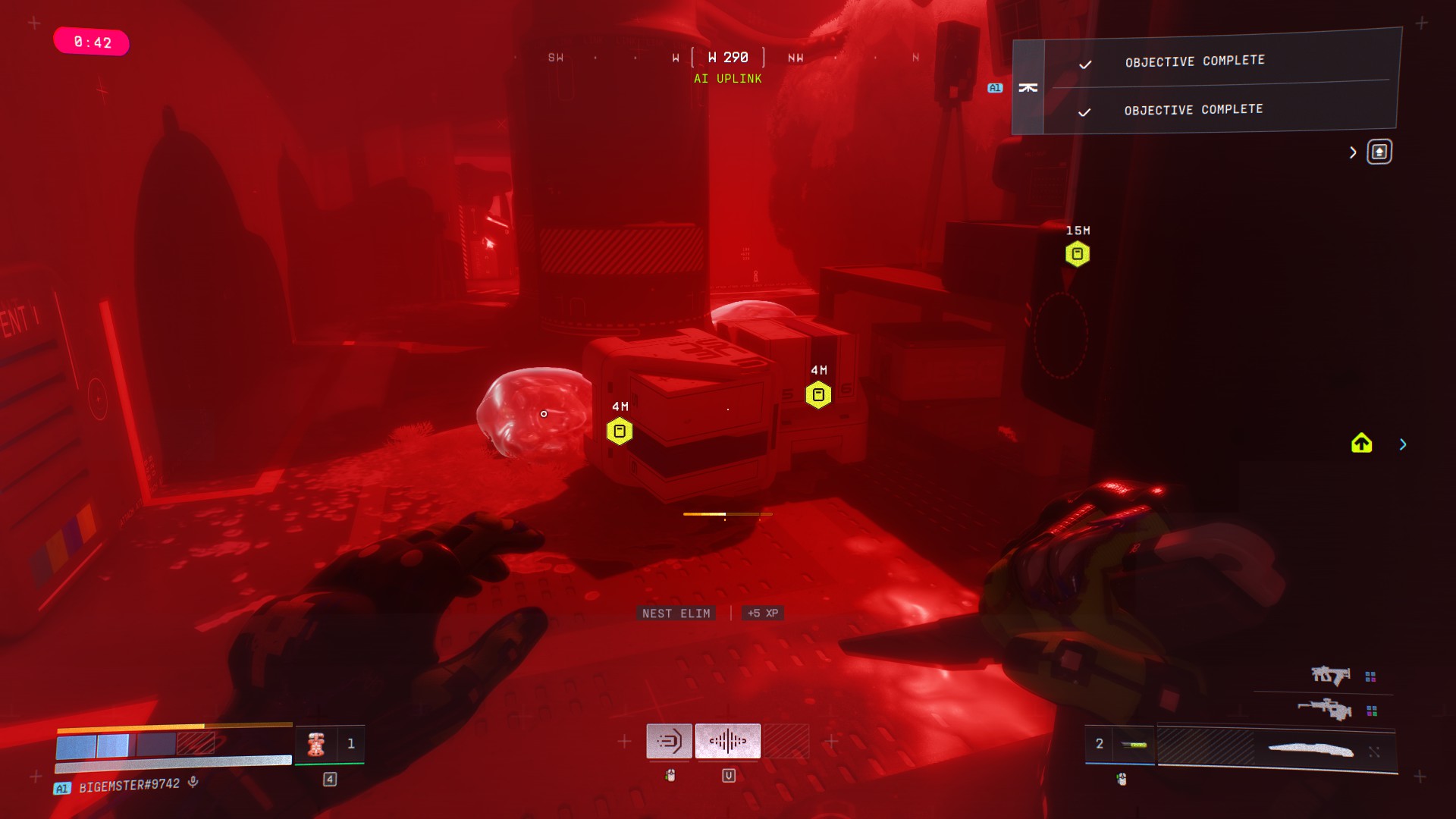Select the faction emblem beside objectives
Image resolution: width=1456 pixels, height=819 pixels.
pyautogui.click(x=1028, y=88)
